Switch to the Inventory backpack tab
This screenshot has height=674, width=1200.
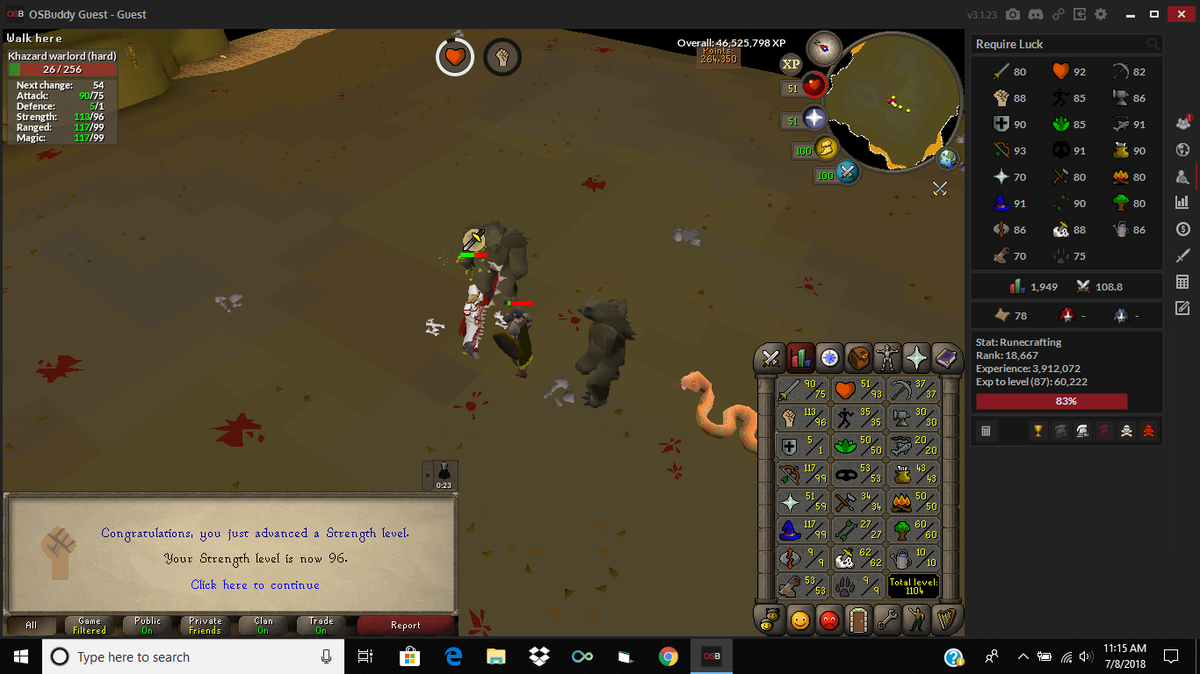(858, 356)
